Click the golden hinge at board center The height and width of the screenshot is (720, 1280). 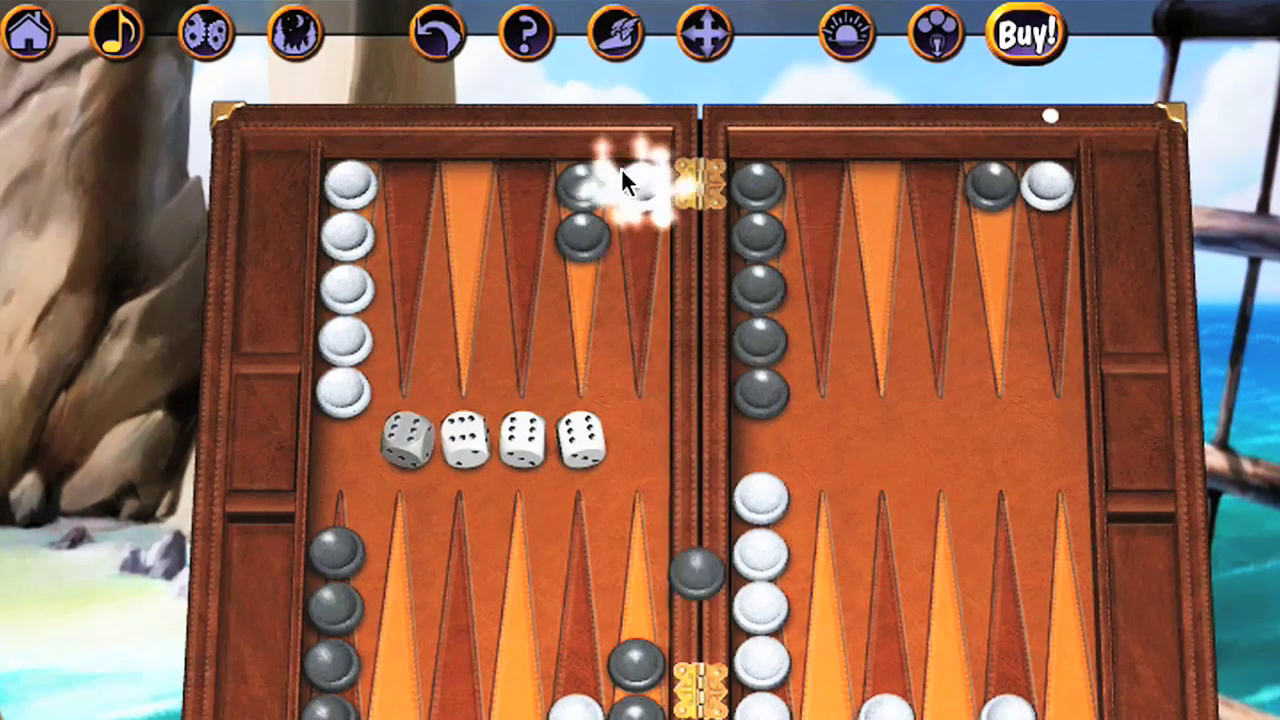pos(698,185)
